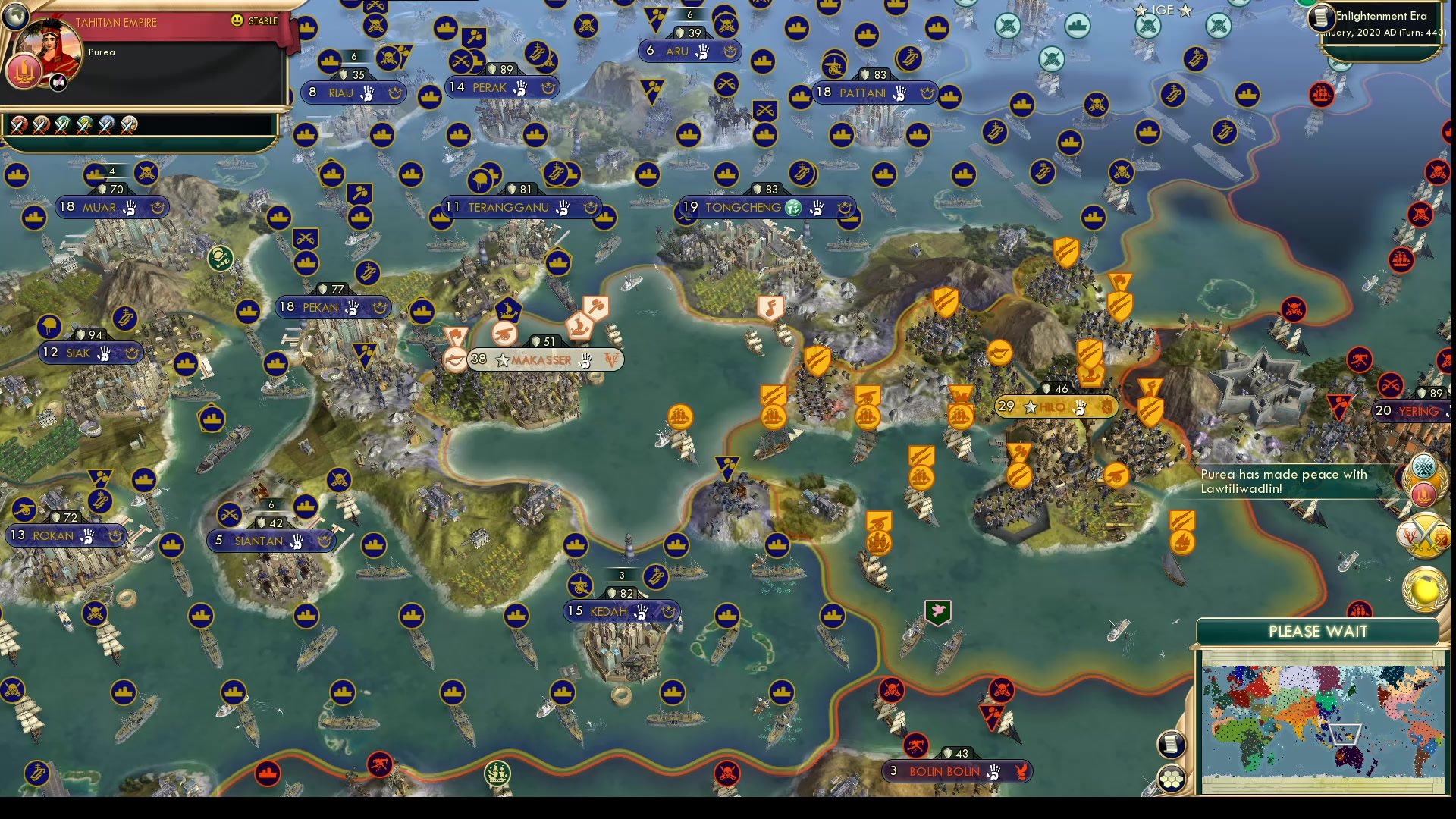The width and height of the screenshot is (1456, 819).
Task: Open the notification log scroll icon
Action: pos(1172,743)
